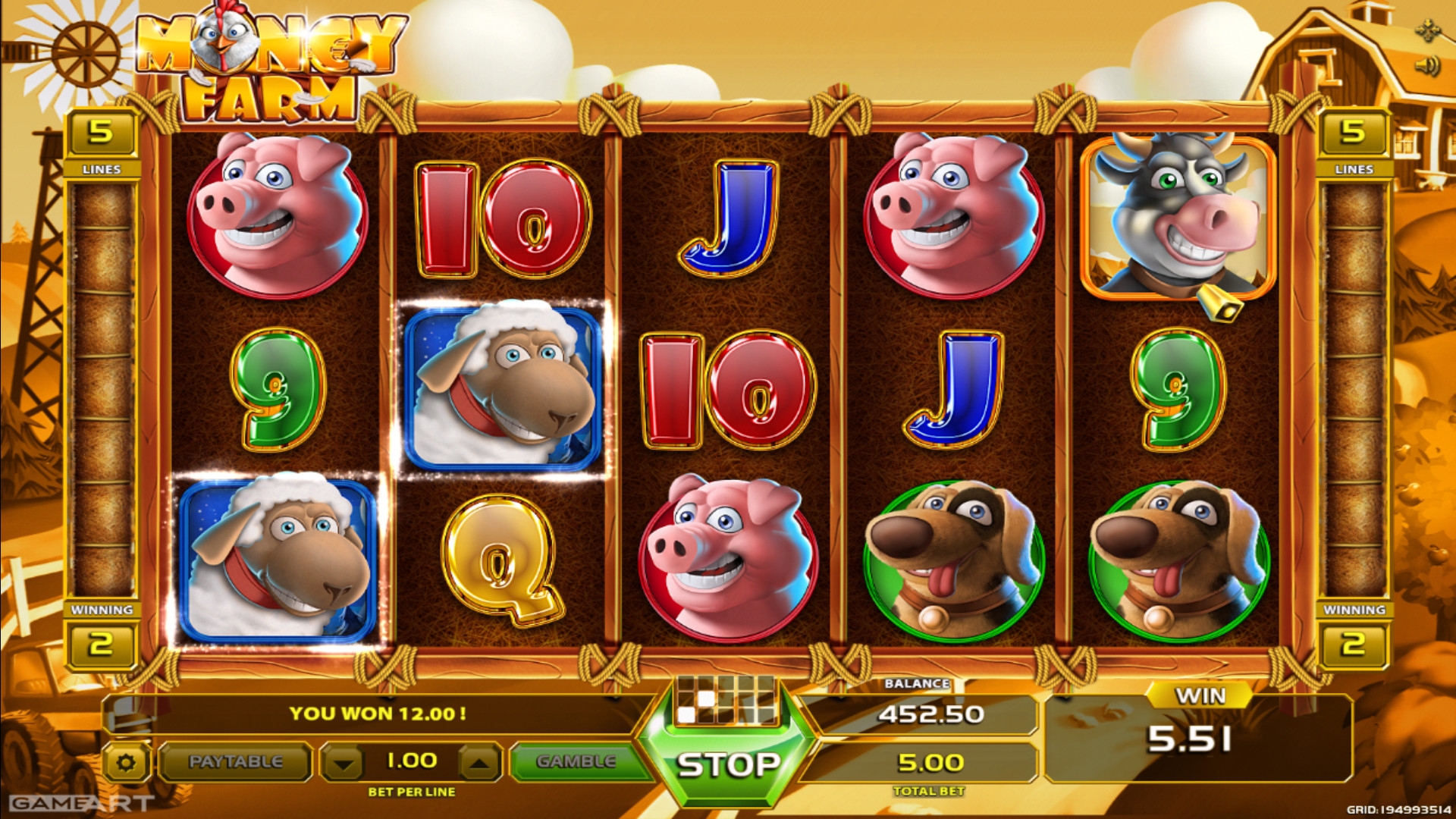1456x819 pixels.
Task: Open the Paytable
Action: coord(235,761)
